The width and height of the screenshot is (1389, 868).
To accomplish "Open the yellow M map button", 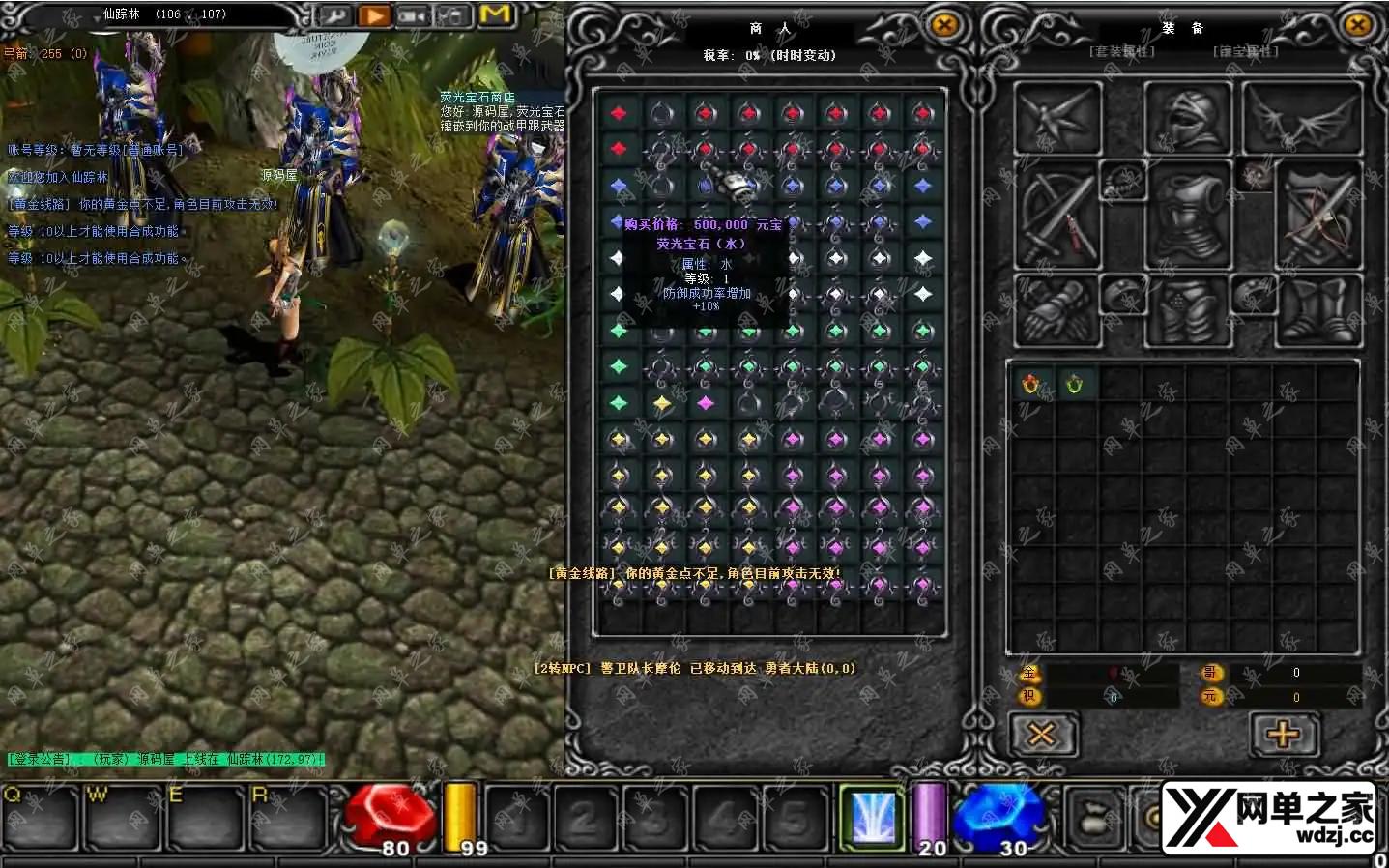I will click(x=495, y=14).
